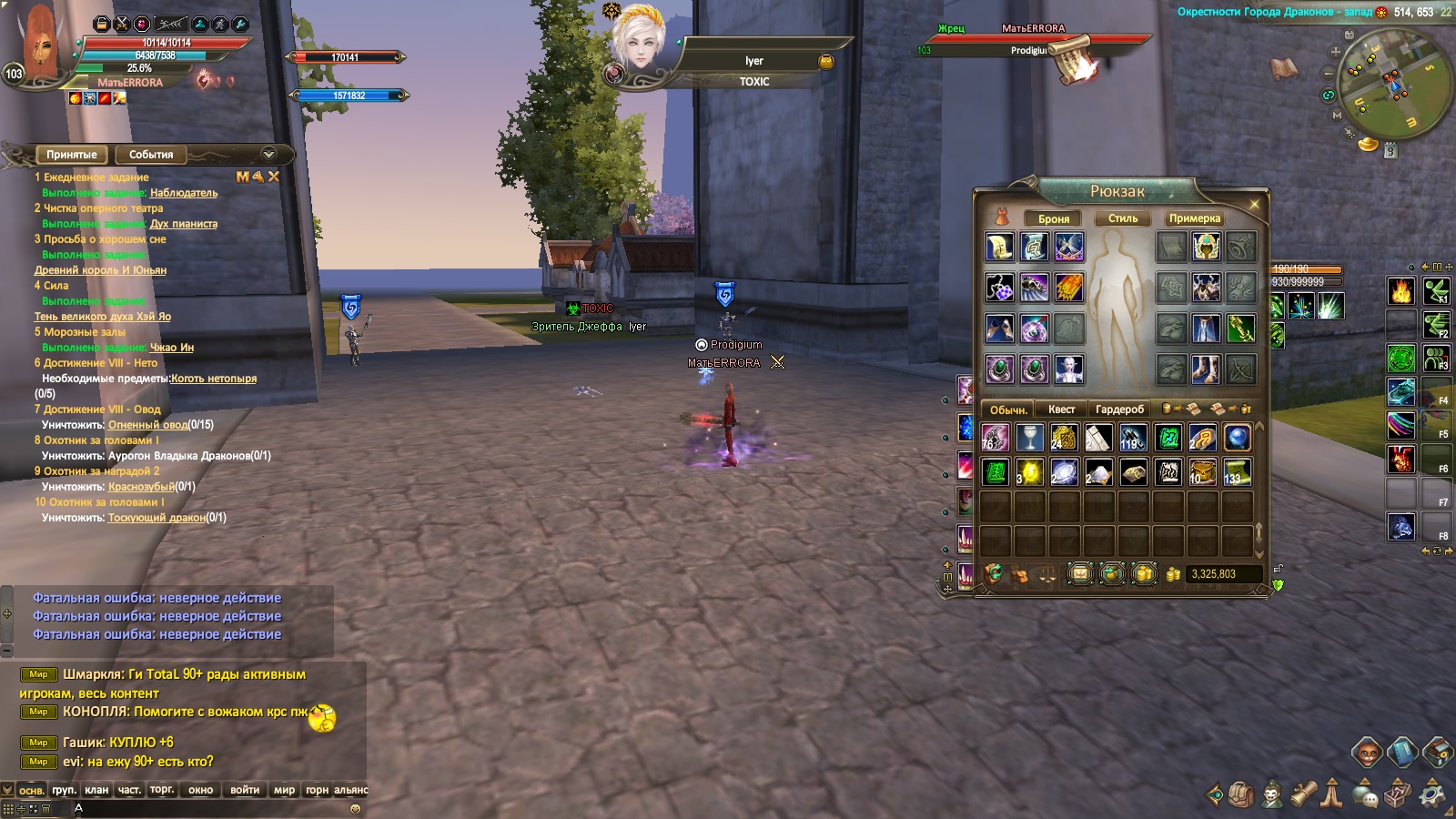Show the Квест inventory tab
1456x819 pixels.
[x=1061, y=409]
